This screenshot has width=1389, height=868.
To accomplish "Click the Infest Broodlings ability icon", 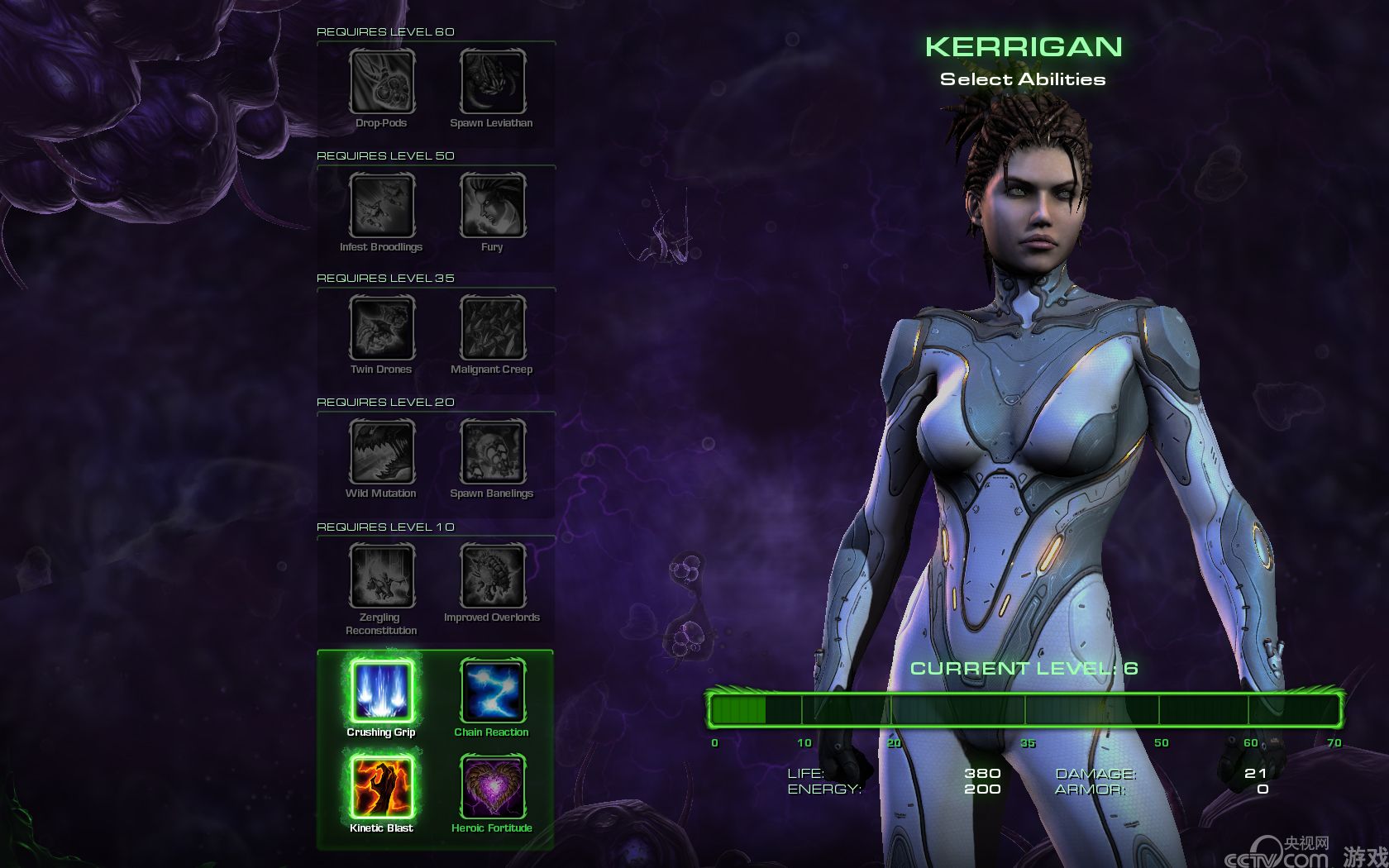I will [x=381, y=205].
